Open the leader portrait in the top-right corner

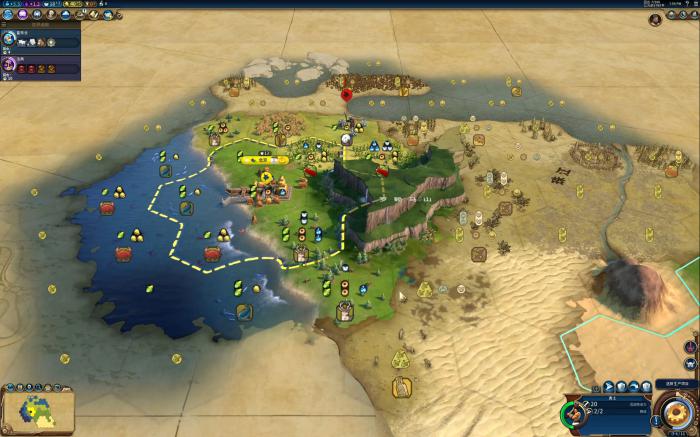(x=656, y=19)
